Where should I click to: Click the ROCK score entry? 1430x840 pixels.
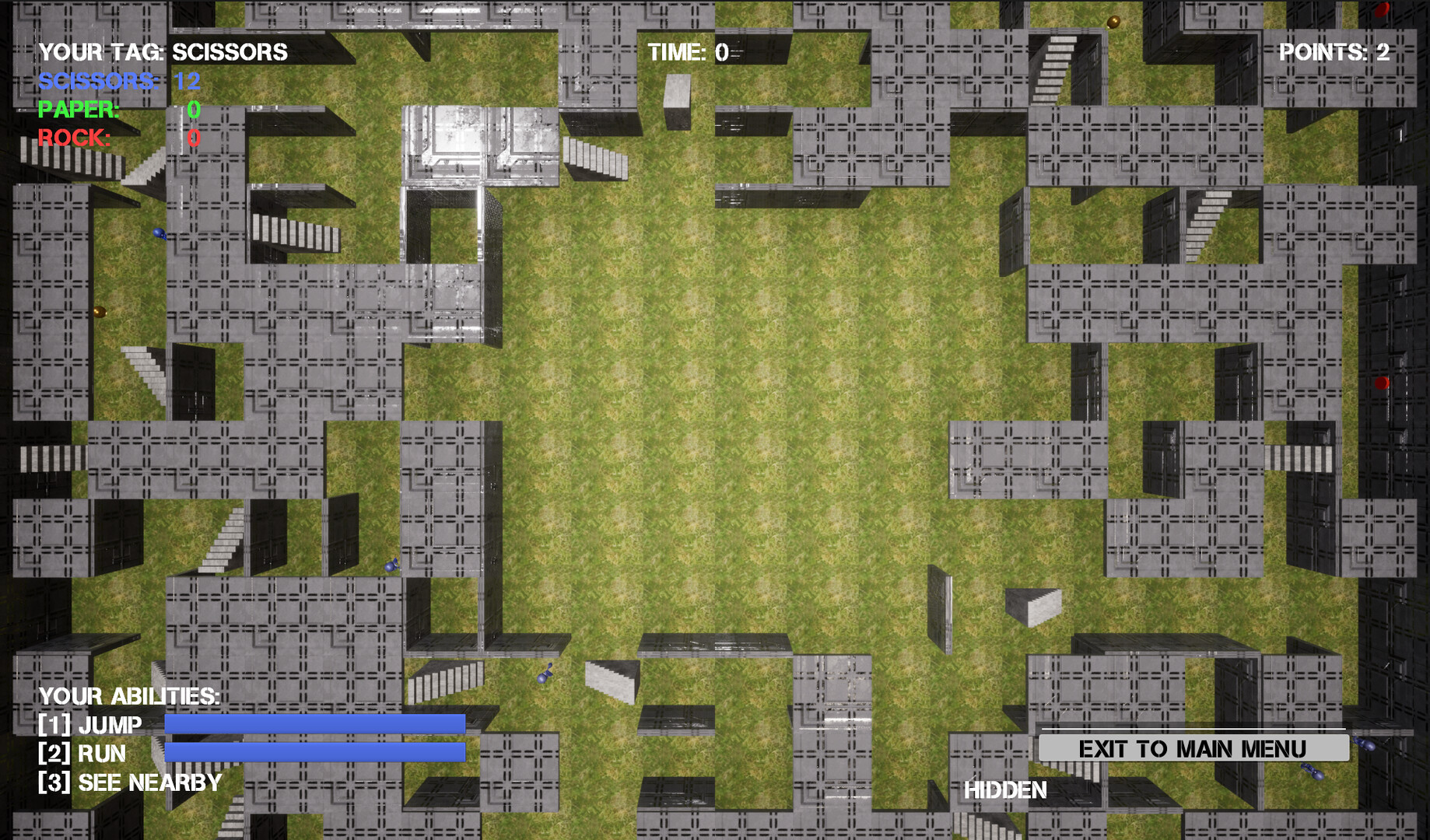point(117,138)
